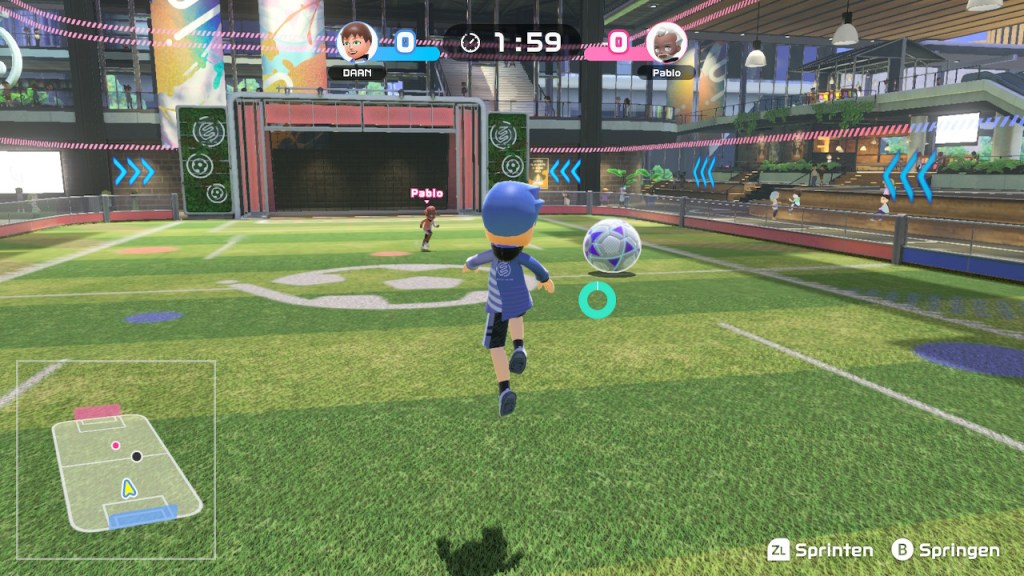
Task: Click the Pablo name label under the portrait
Action: tap(666, 73)
